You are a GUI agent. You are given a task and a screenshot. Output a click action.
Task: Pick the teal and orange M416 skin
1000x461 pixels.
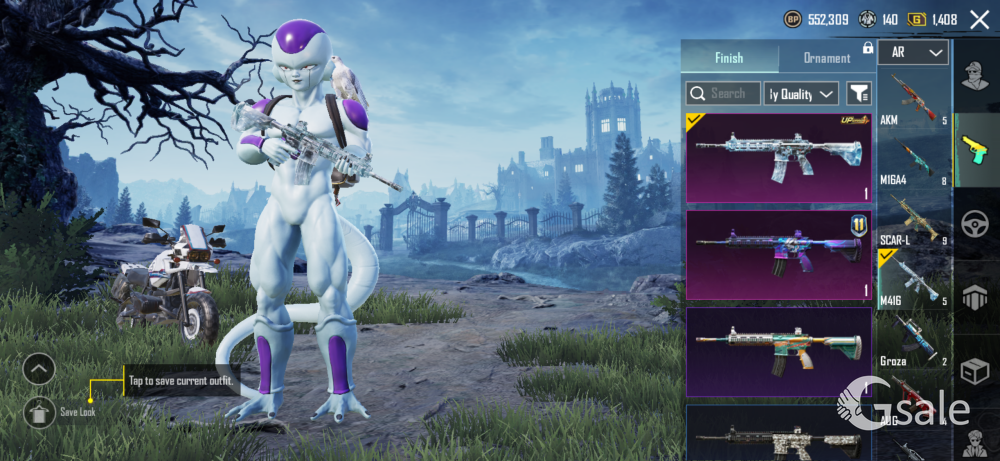(778, 350)
